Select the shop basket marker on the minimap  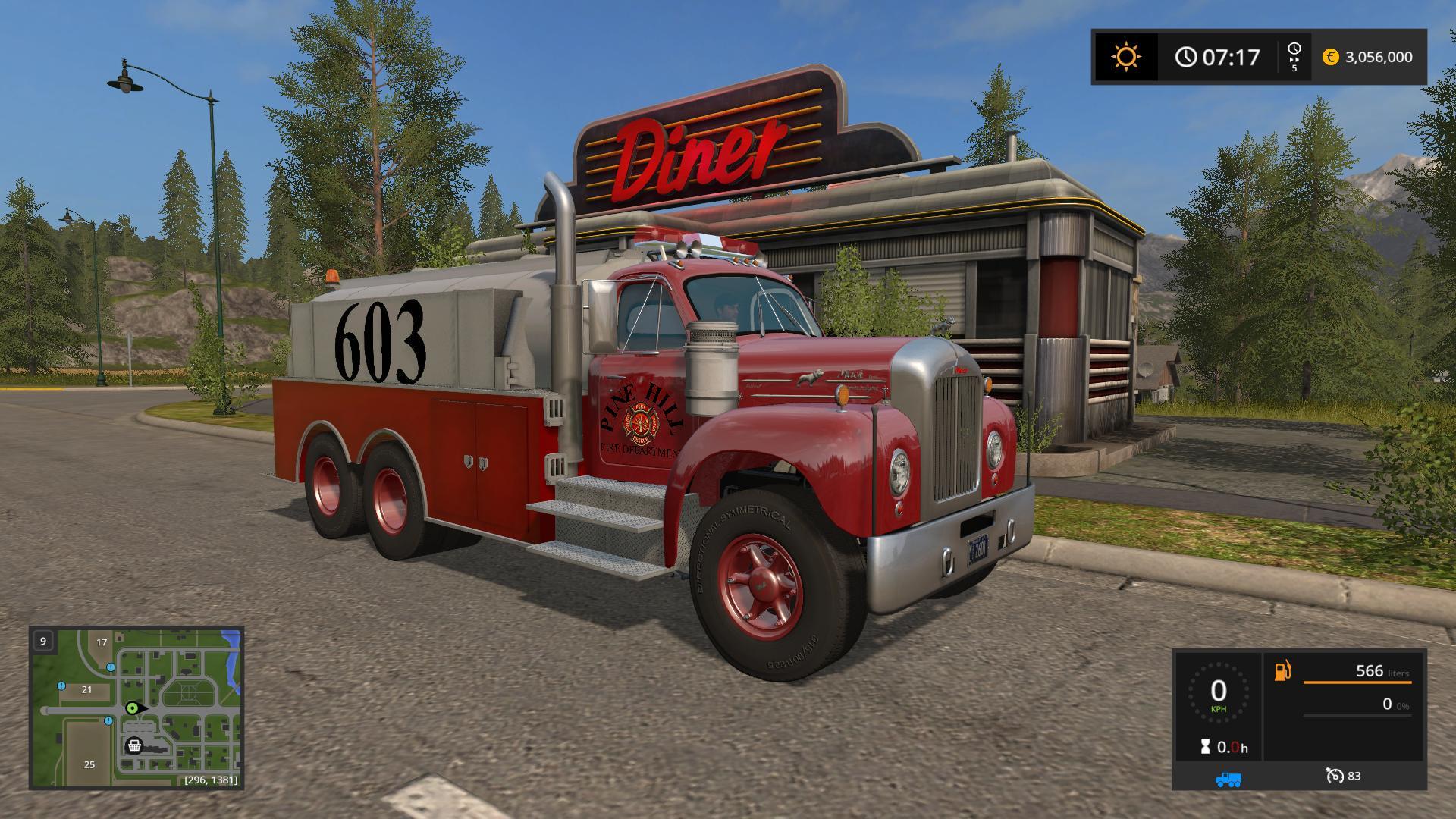134,745
